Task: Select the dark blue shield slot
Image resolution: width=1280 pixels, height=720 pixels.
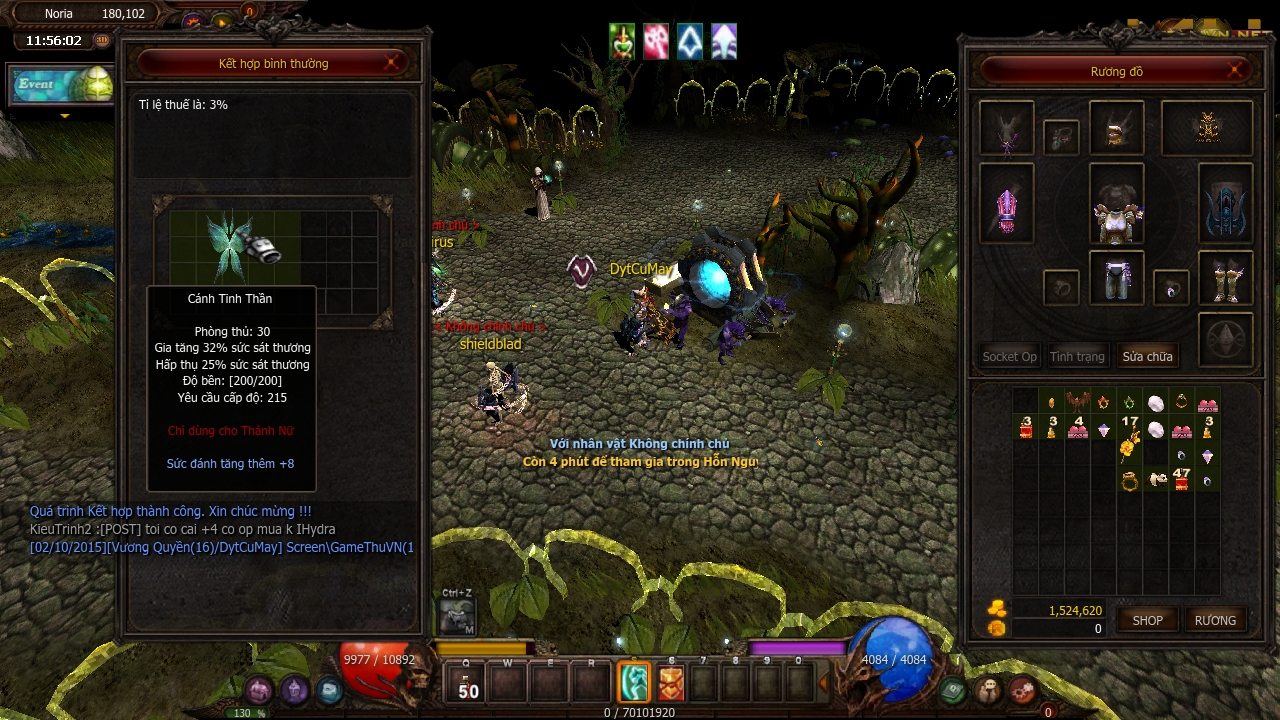Action: (x=1225, y=204)
